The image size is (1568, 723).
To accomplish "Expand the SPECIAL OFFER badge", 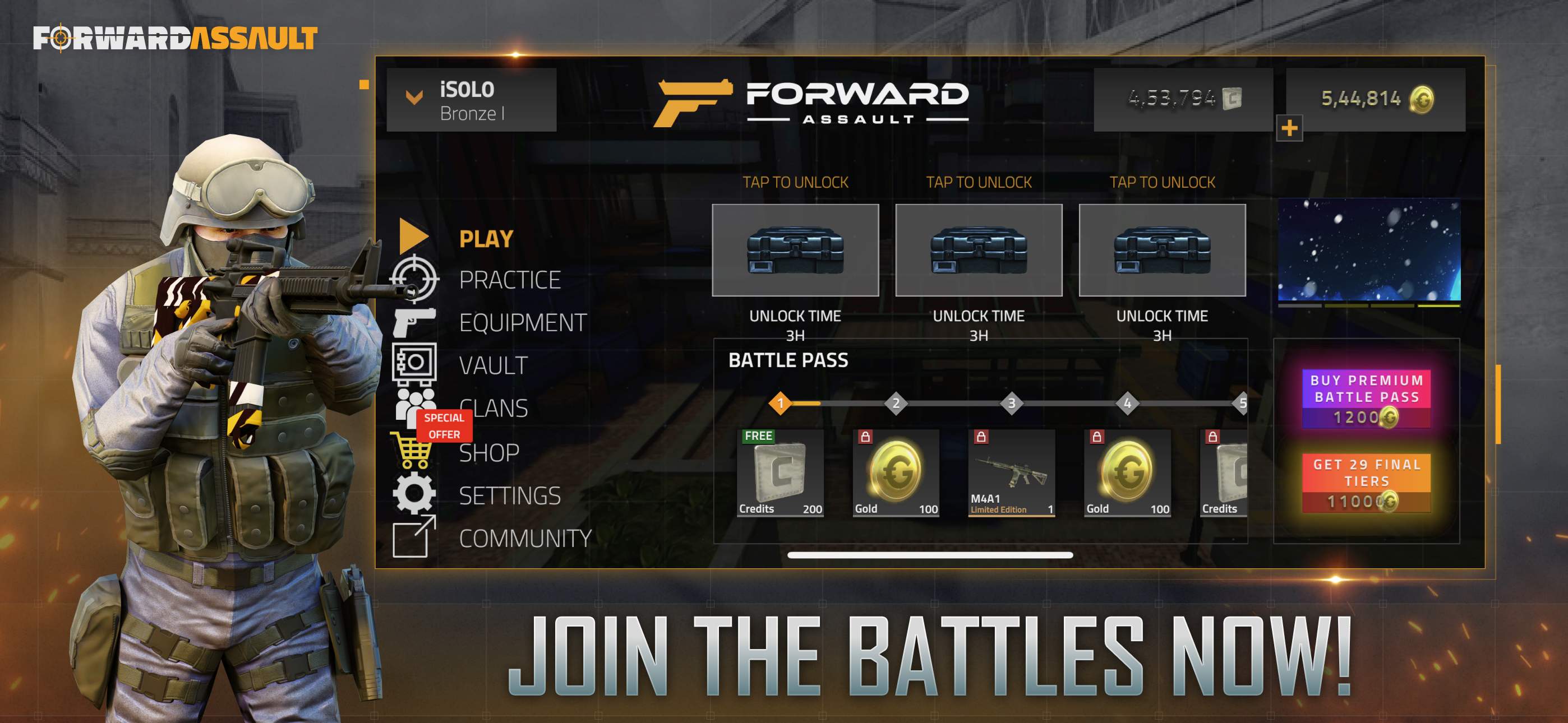I will coord(444,425).
